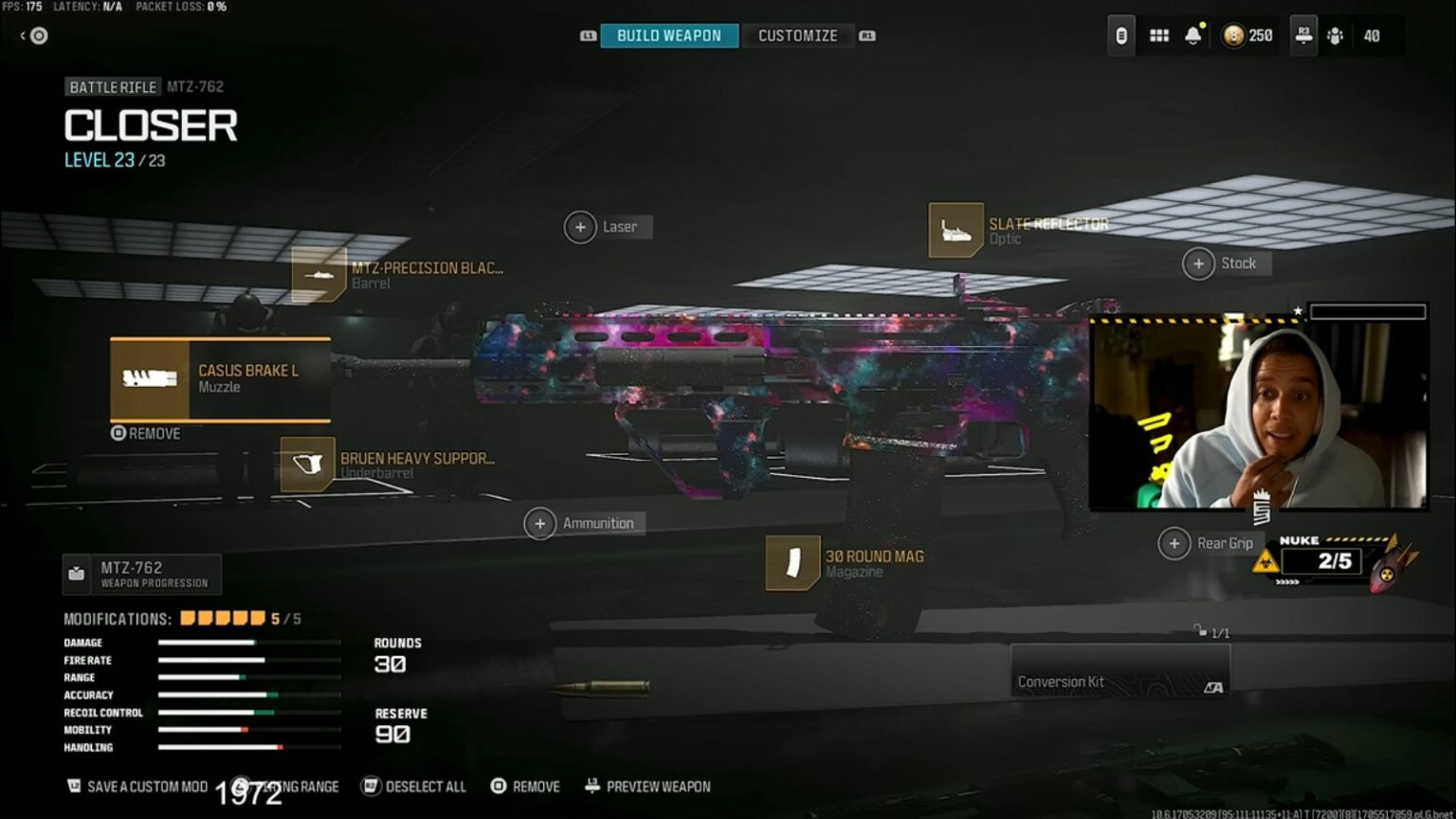The width and height of the screenshot is (1456, 819).
Task: Expand the Rear Grip attachment slot
Action: tap(1173, 543)
